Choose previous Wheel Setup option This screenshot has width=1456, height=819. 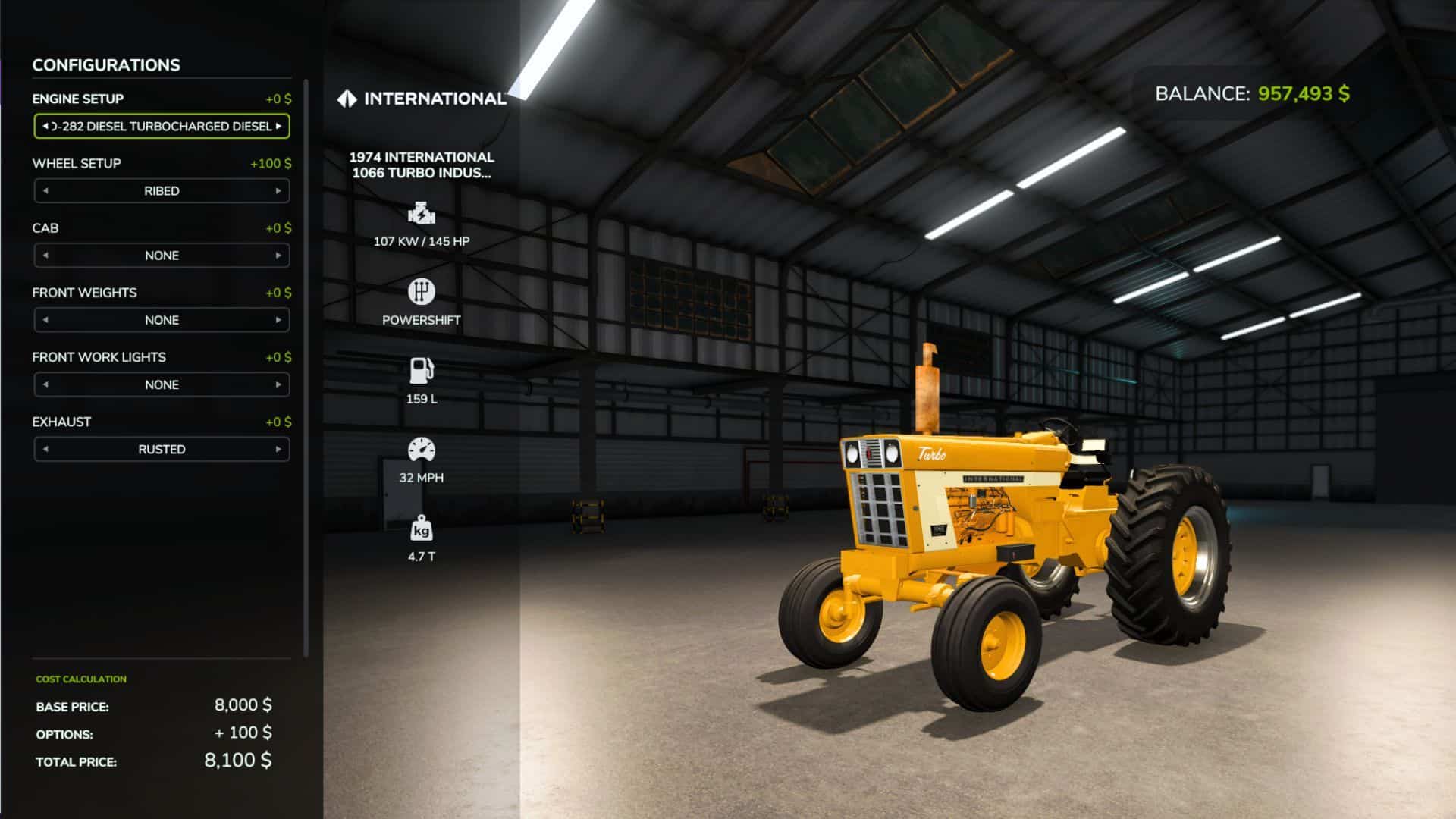[x=45, y=191]
